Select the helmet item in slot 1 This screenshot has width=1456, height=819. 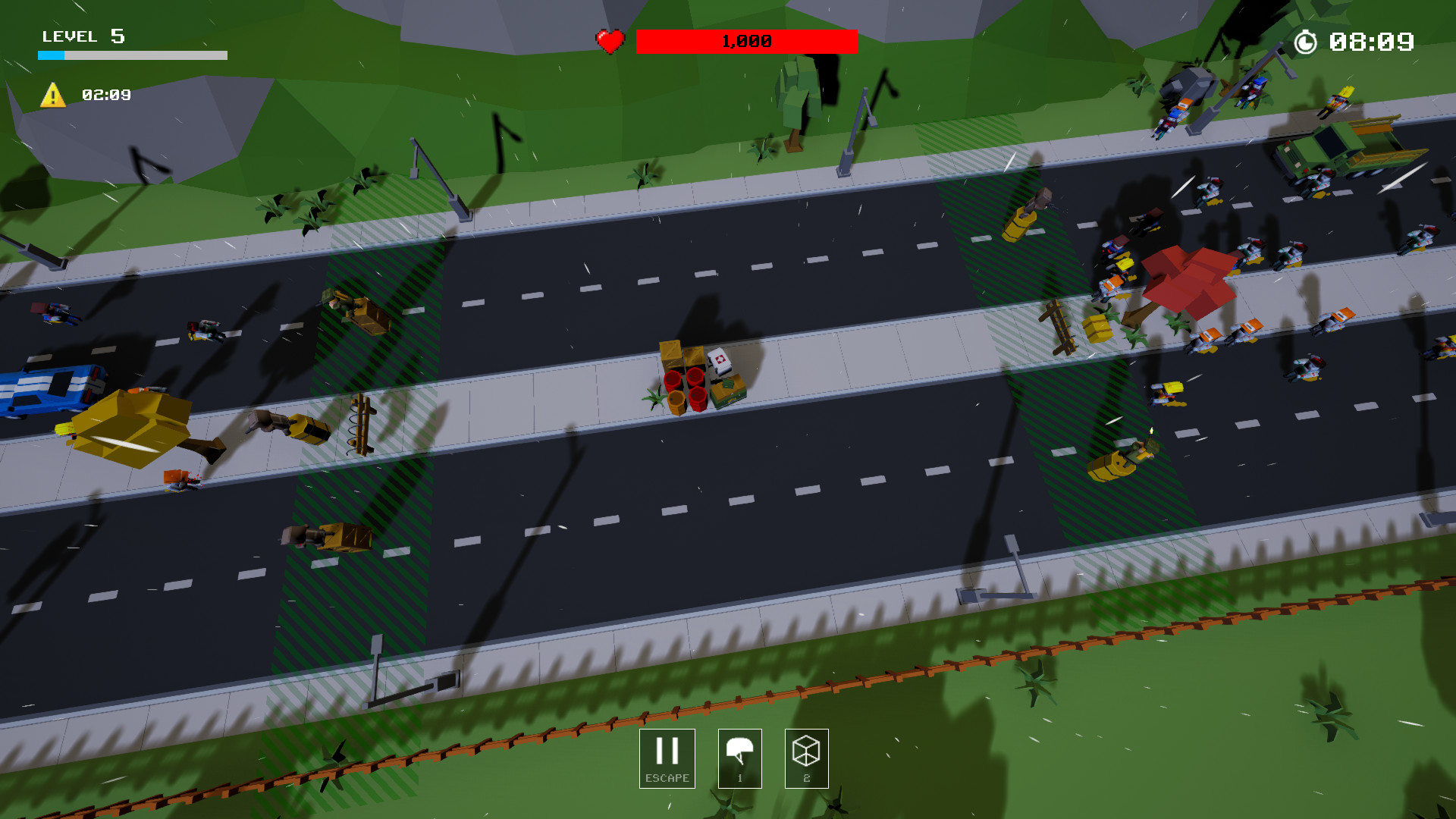point(739,758)
